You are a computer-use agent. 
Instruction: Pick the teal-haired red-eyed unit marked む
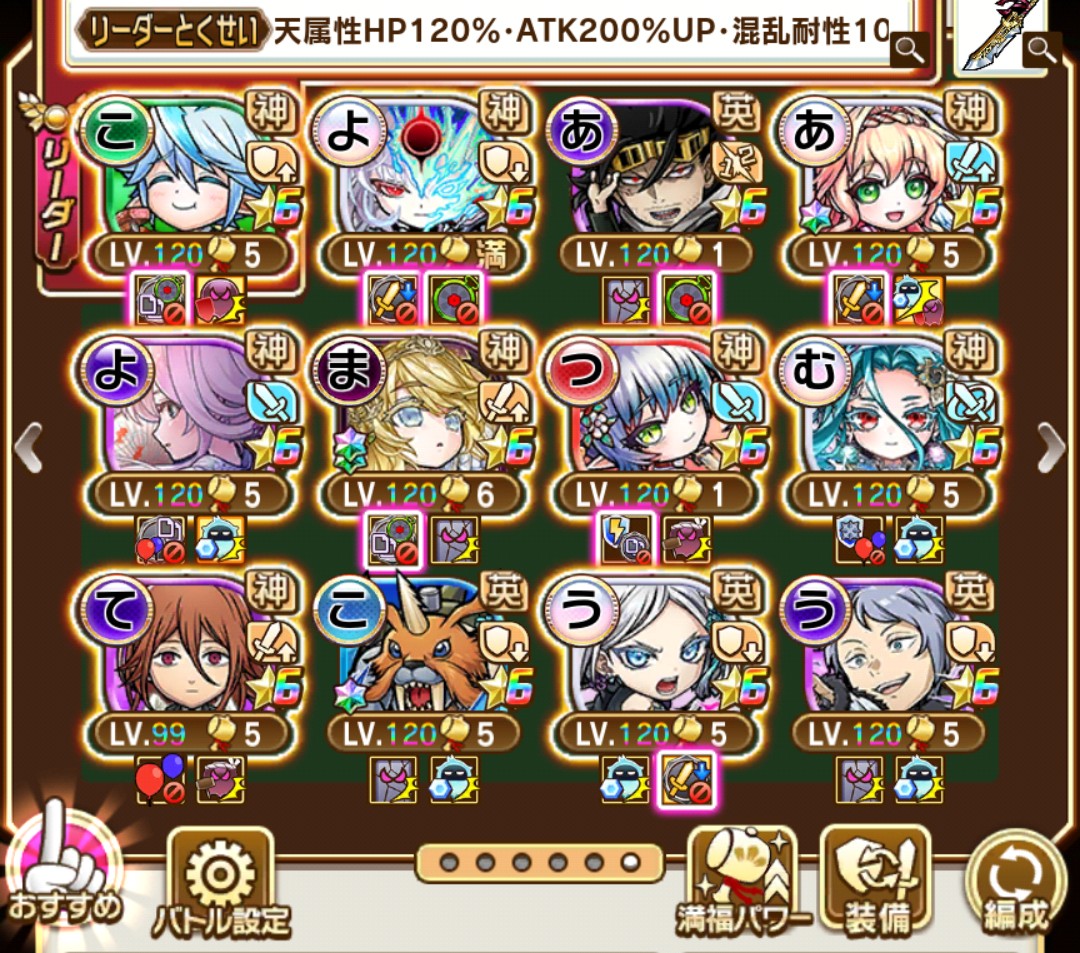tap(886, 410)
